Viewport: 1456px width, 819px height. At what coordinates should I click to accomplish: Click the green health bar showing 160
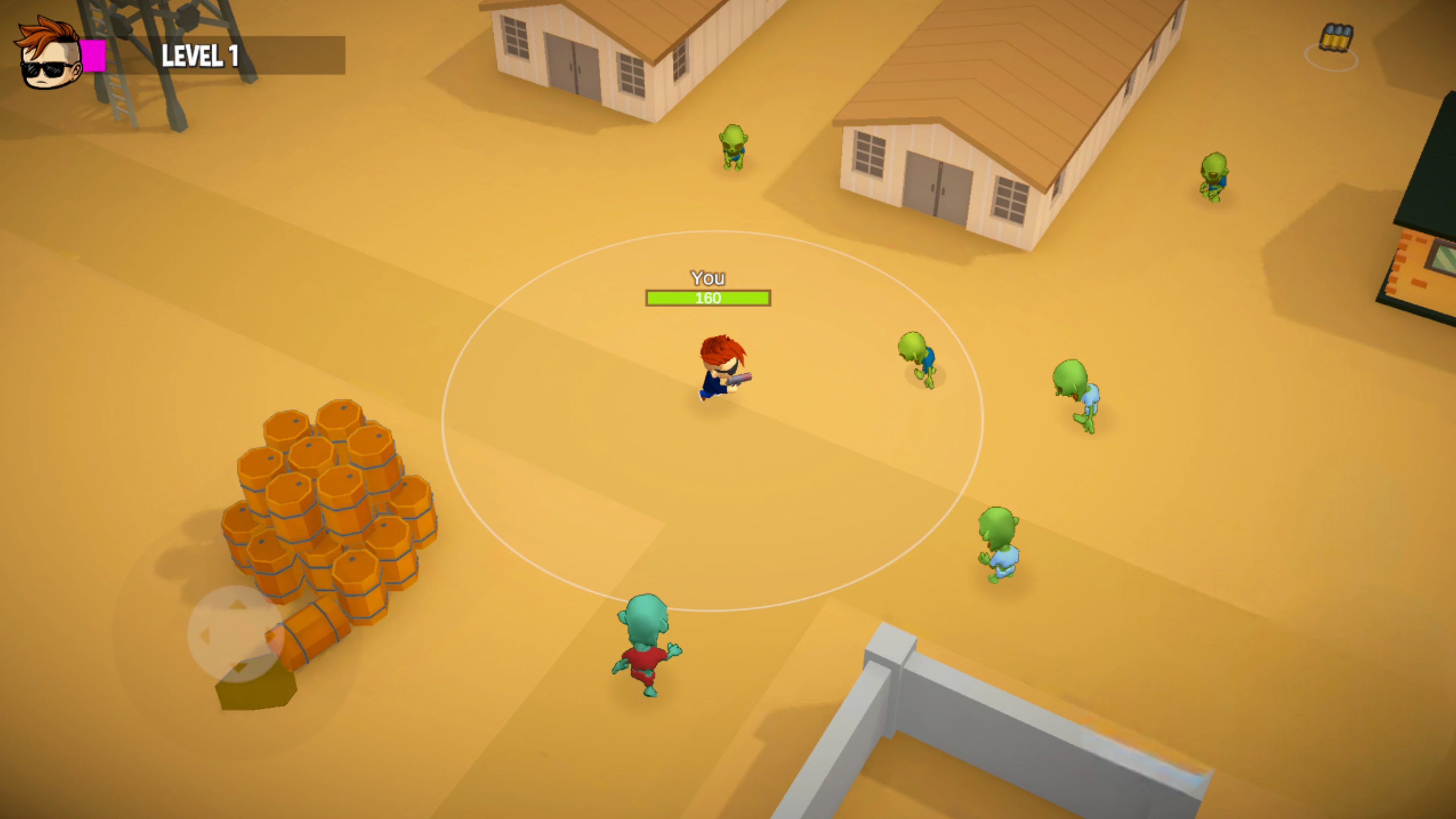tap(708, 298)
